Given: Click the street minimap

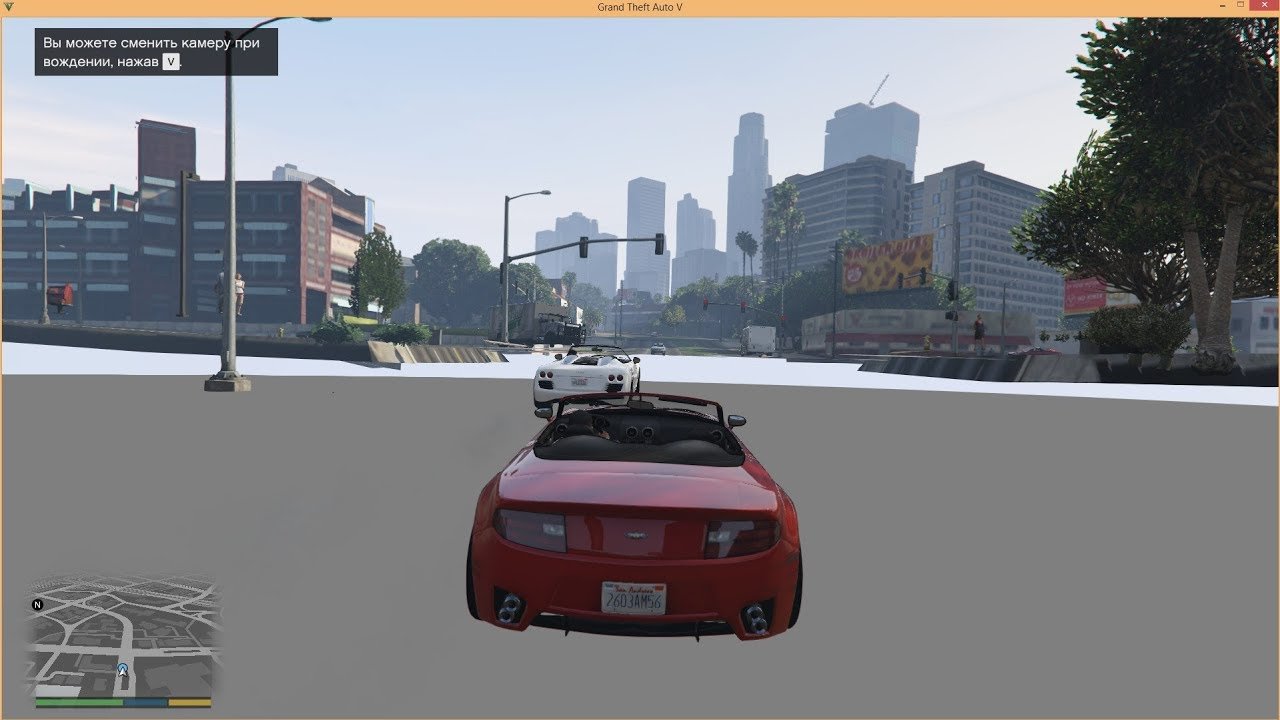Looking at the screenshot, I should pyautogui.click(x=124, y=636).
